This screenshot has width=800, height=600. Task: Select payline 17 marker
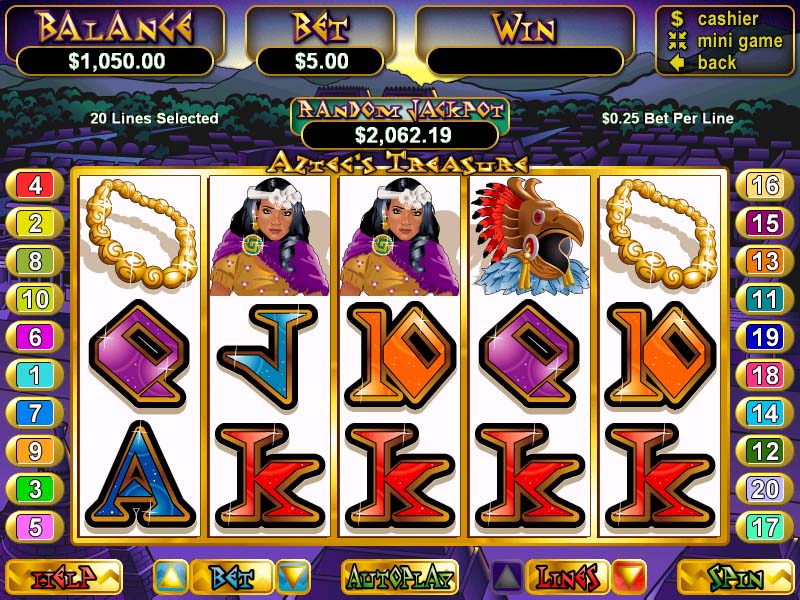pos(765,527)
